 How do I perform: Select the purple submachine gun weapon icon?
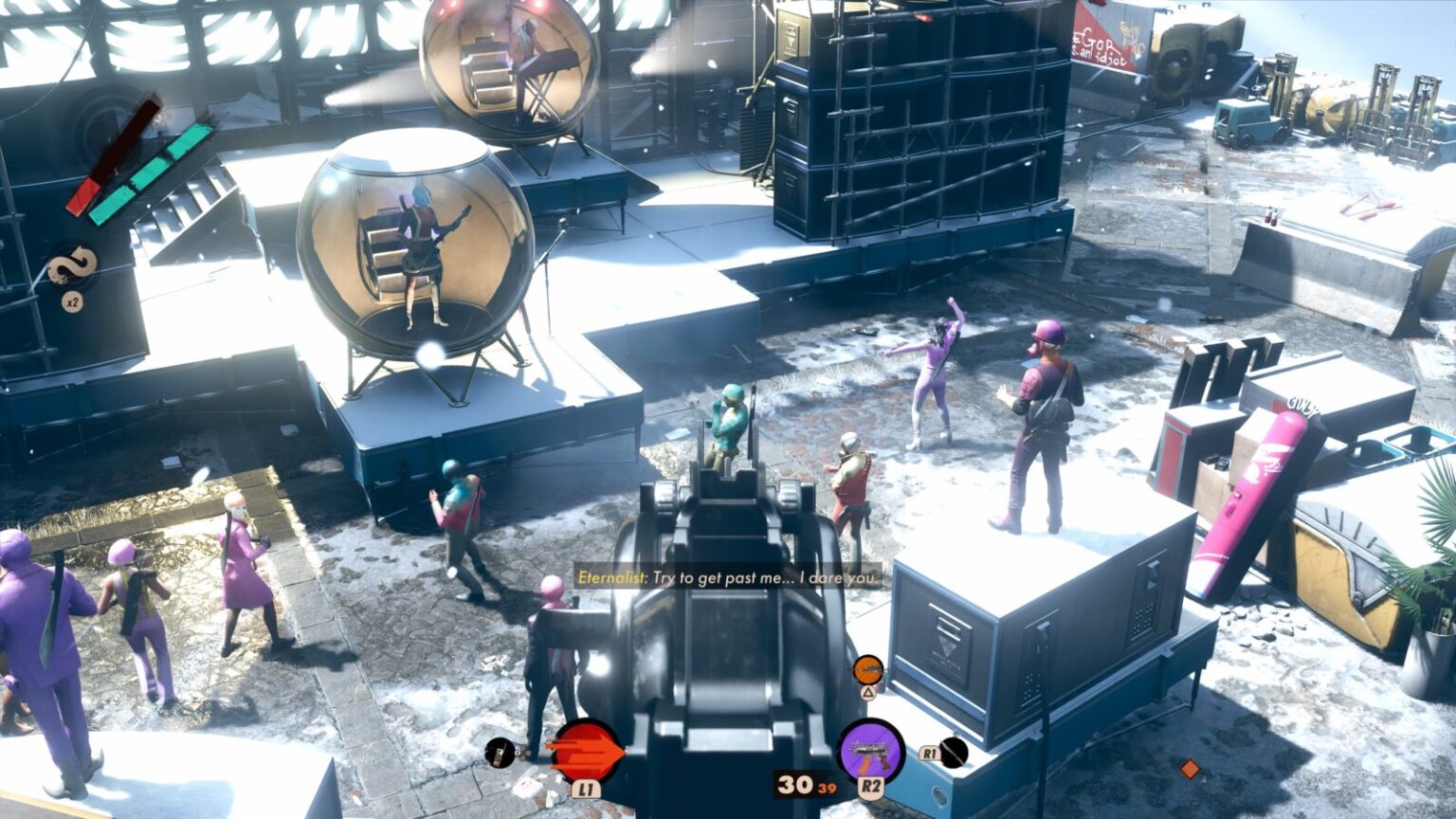871,752
